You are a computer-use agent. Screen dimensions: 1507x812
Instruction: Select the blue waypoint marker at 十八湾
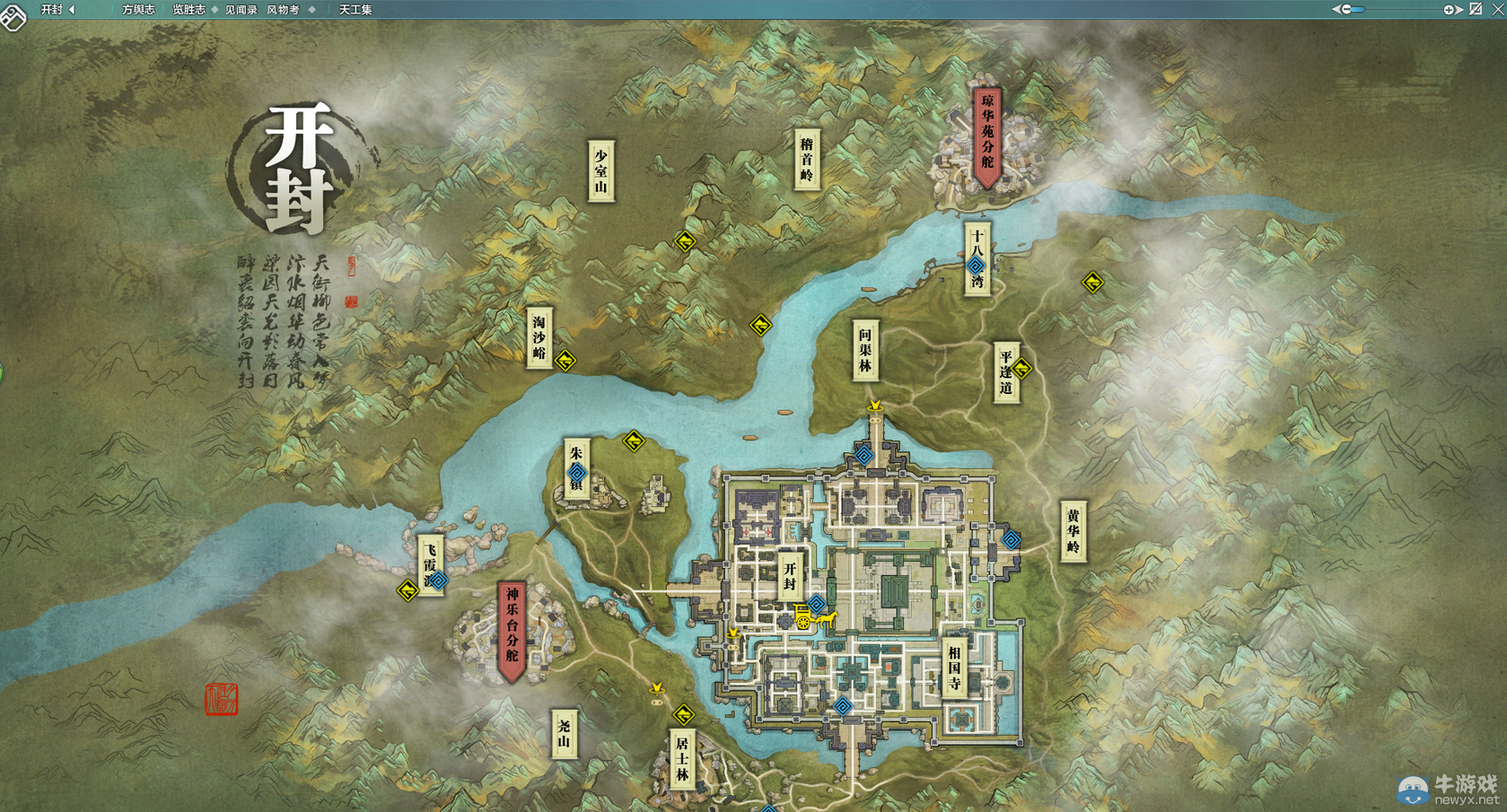click(x=977, y=266)
